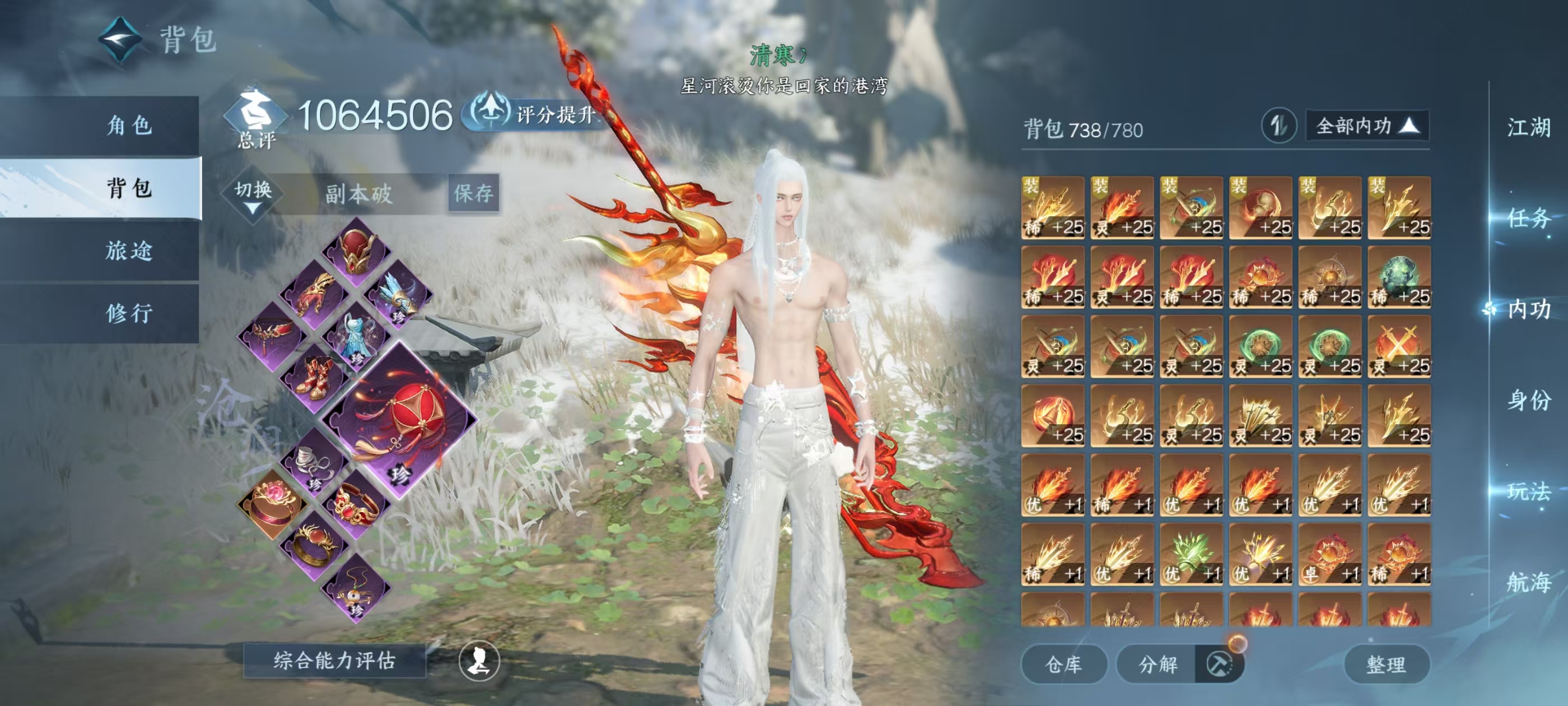The height and width of the screenshot is (706, 1568).
Task: Click the back arrow beside 背包 title
Action: 120,40
